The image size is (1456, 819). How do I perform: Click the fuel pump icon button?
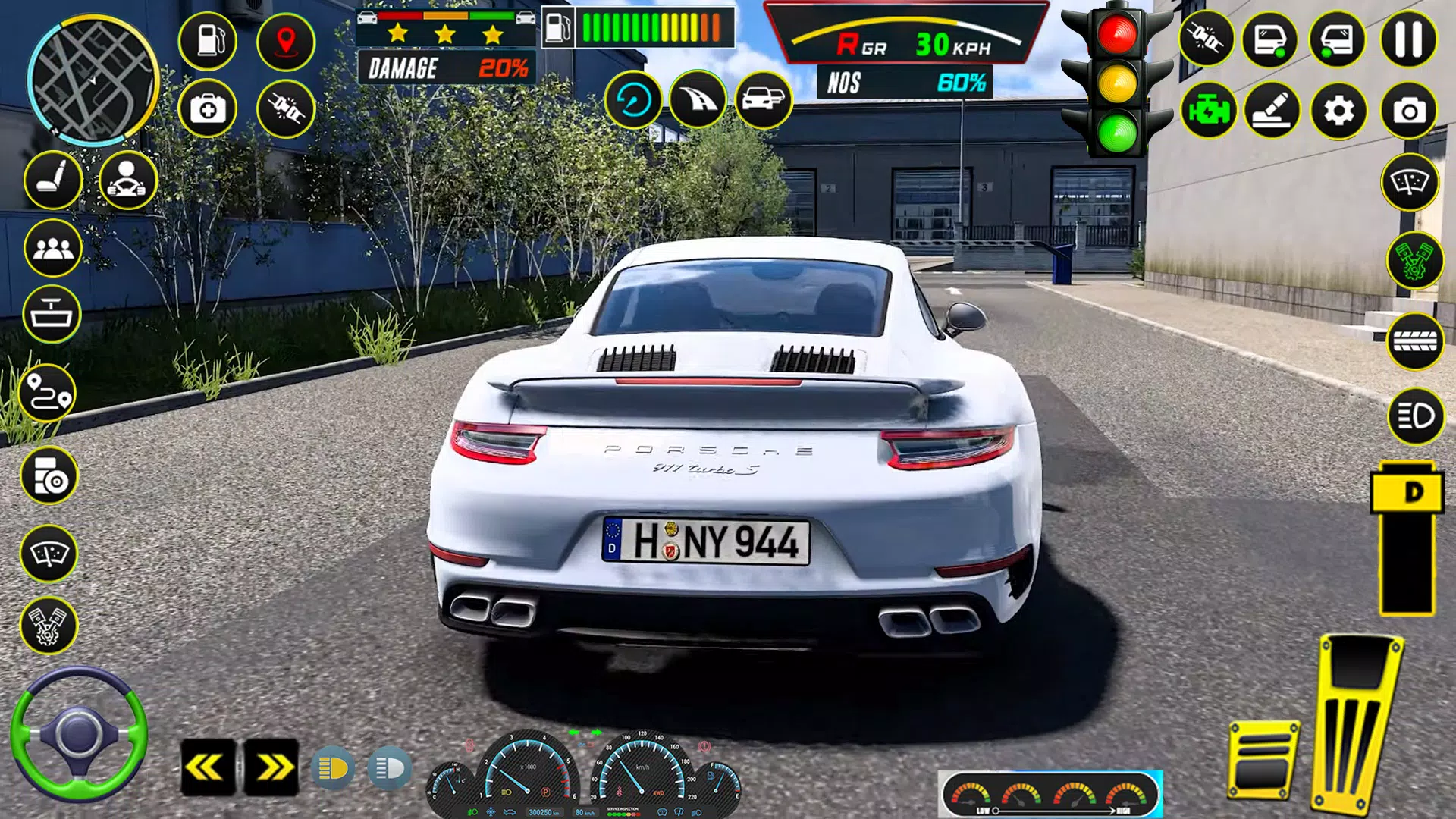208,39
